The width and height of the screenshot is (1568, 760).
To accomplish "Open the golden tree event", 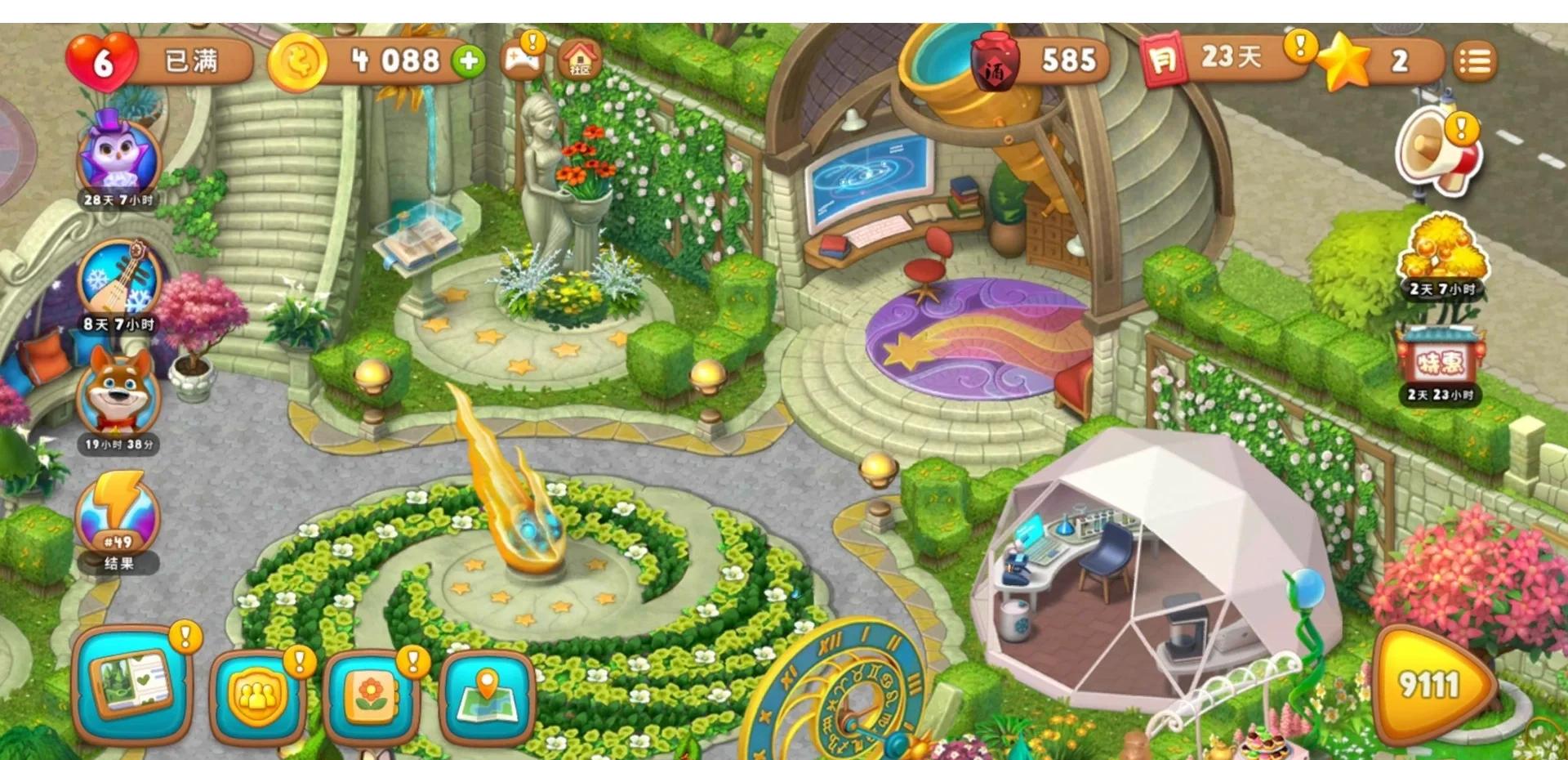I will 1441,249.
